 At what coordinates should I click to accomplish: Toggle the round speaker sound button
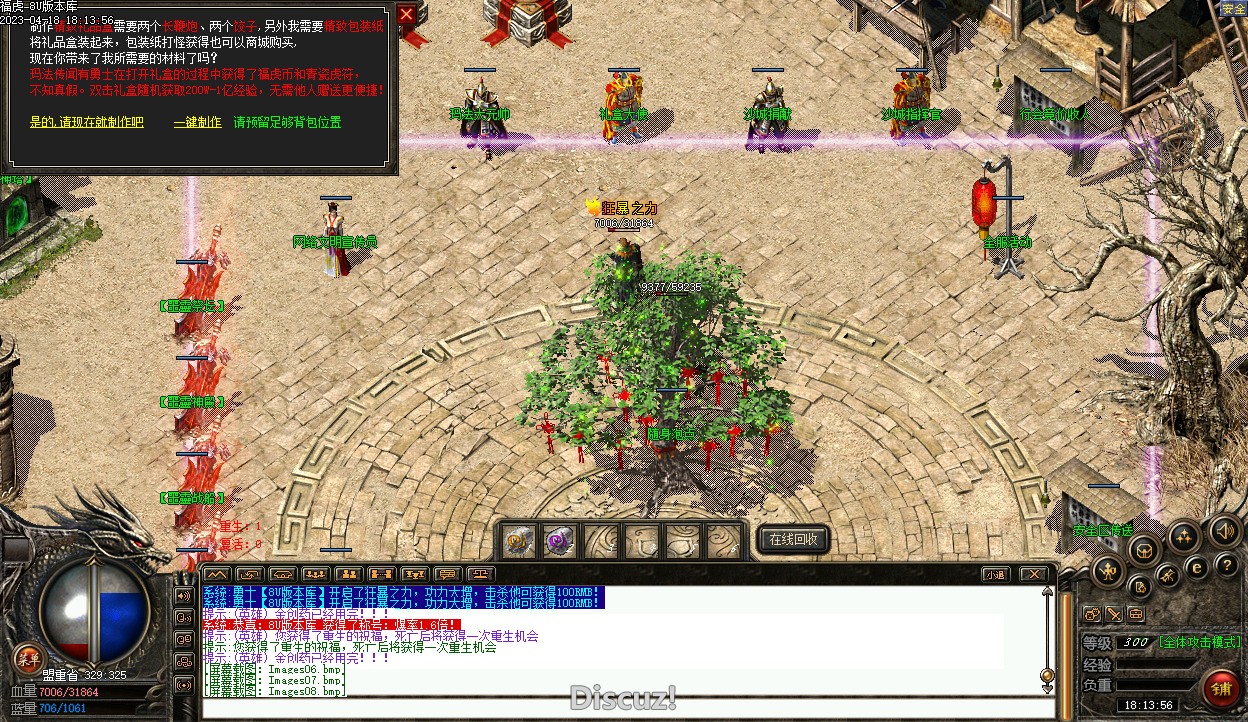click(1223, 530)
